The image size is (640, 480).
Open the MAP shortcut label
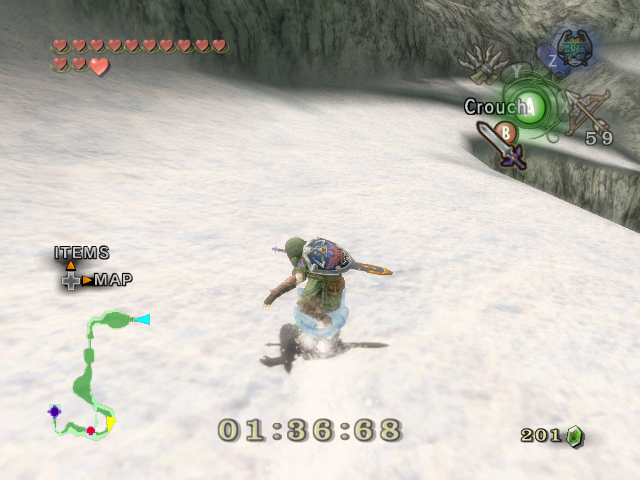[x=113, y=280]
